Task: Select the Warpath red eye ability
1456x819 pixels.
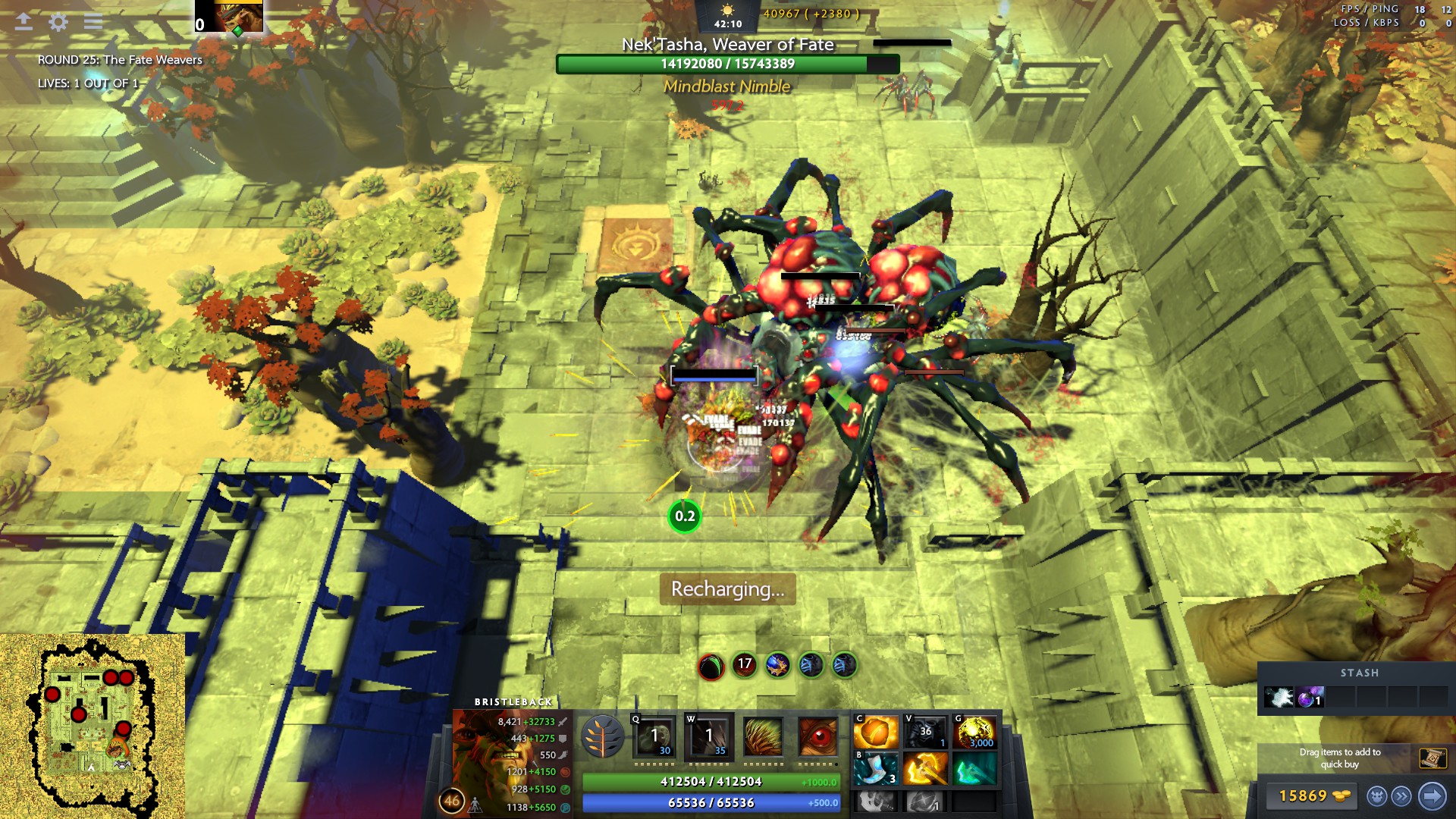Action: click(817, 736)
